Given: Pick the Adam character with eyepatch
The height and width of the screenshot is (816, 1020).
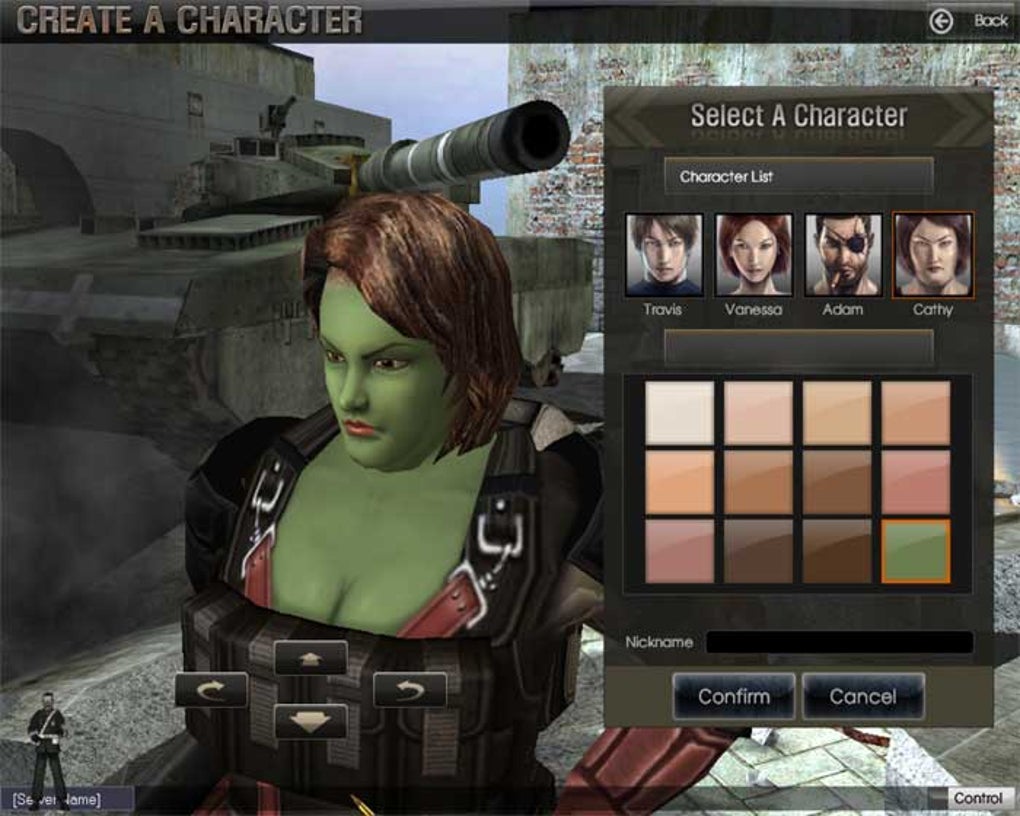Looking at the screenshot, I should 843,255.
